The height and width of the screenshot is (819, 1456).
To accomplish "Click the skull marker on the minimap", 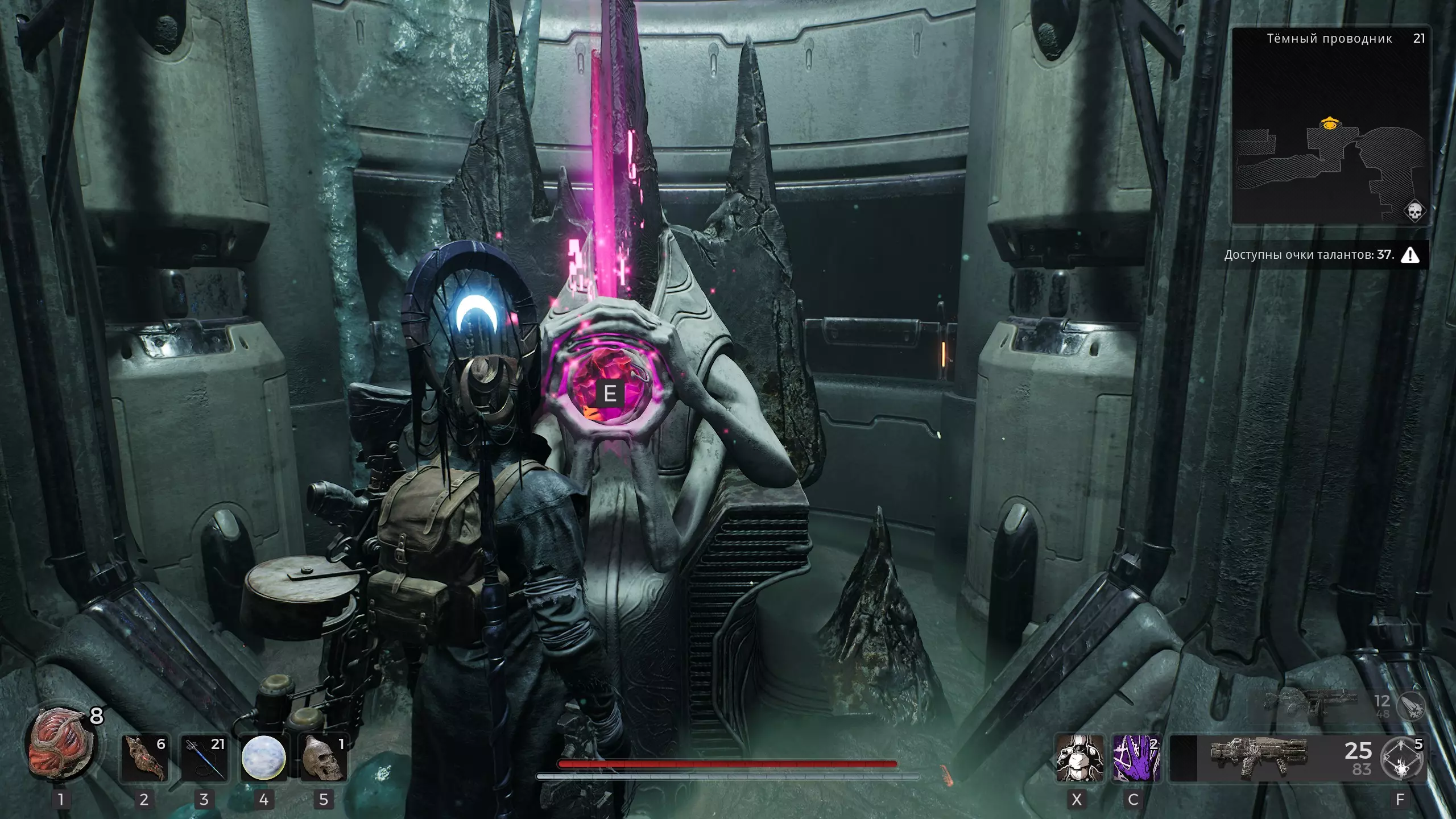I will 1414,212.
